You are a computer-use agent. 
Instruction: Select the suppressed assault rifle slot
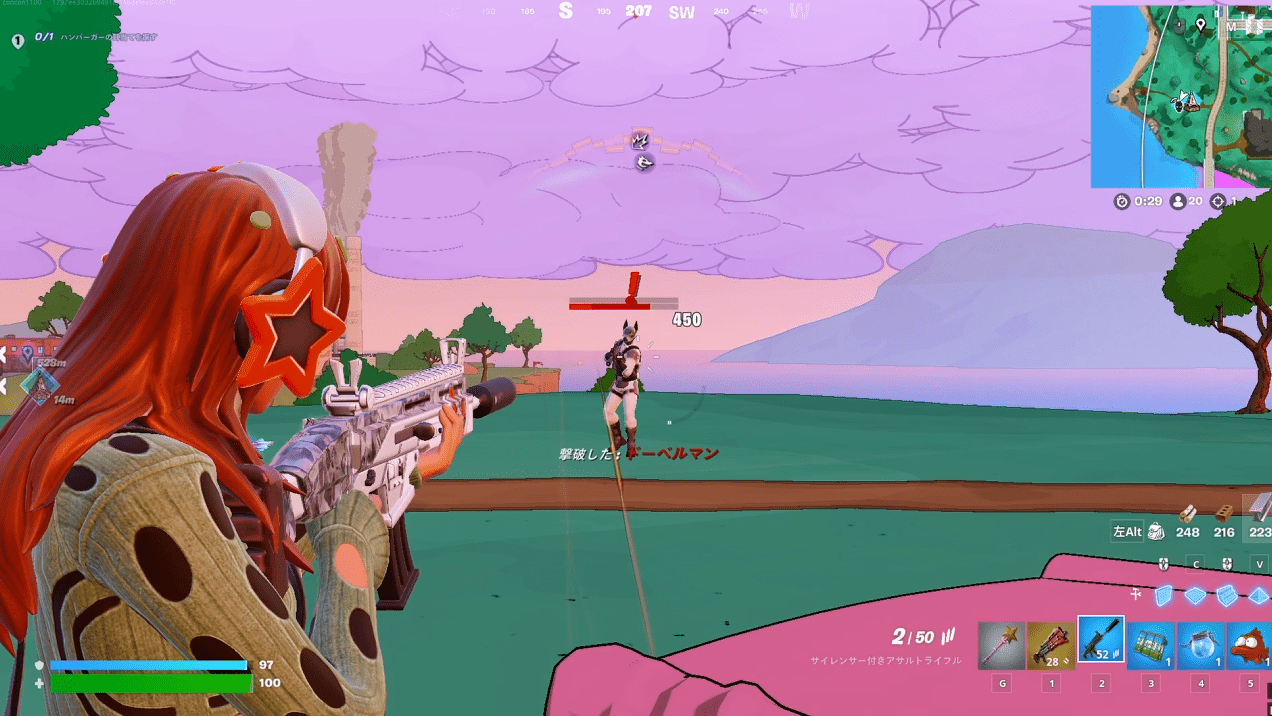pyautogui.click(x=1101, y=641)
